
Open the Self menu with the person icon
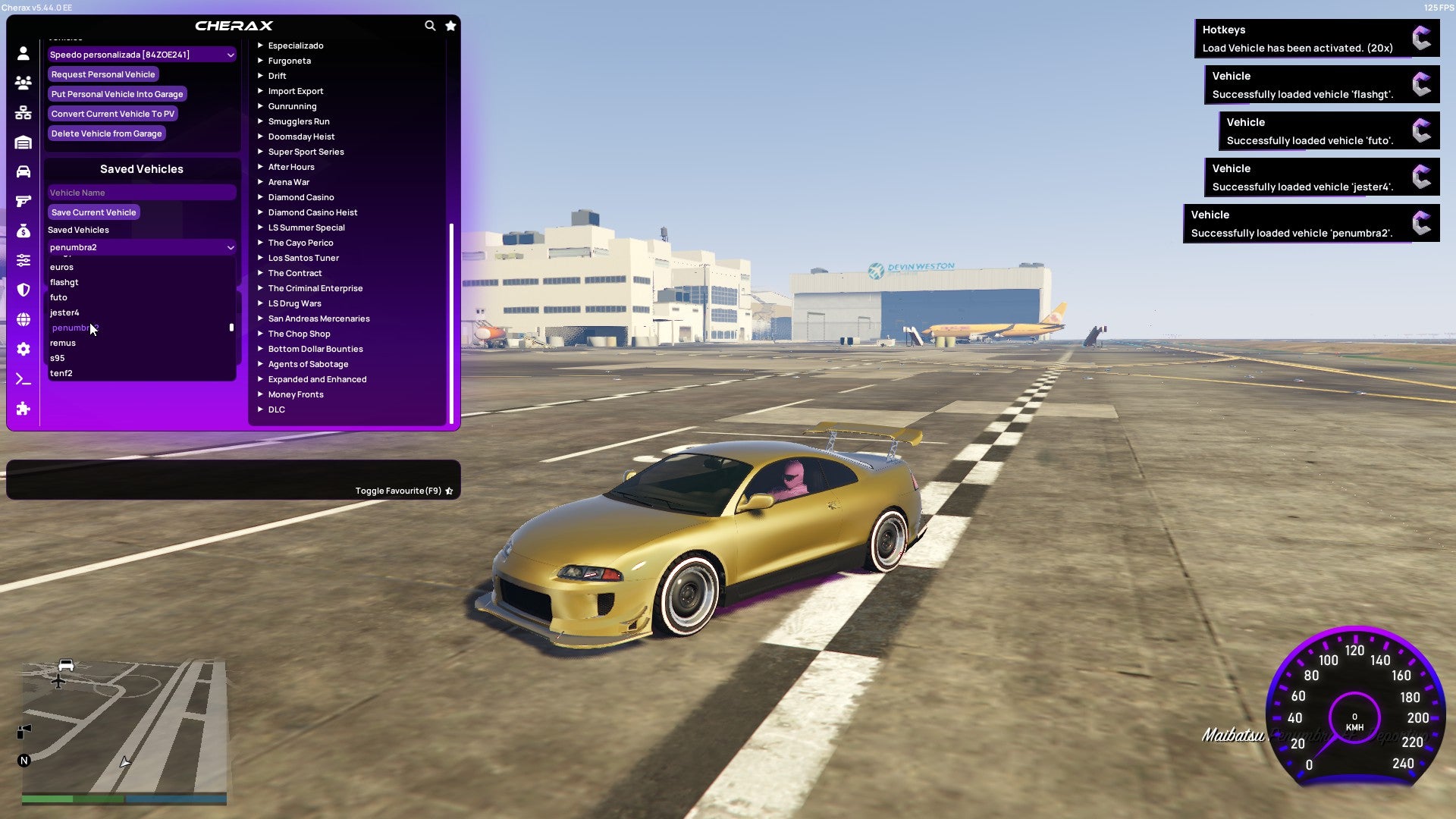point(23,53)
